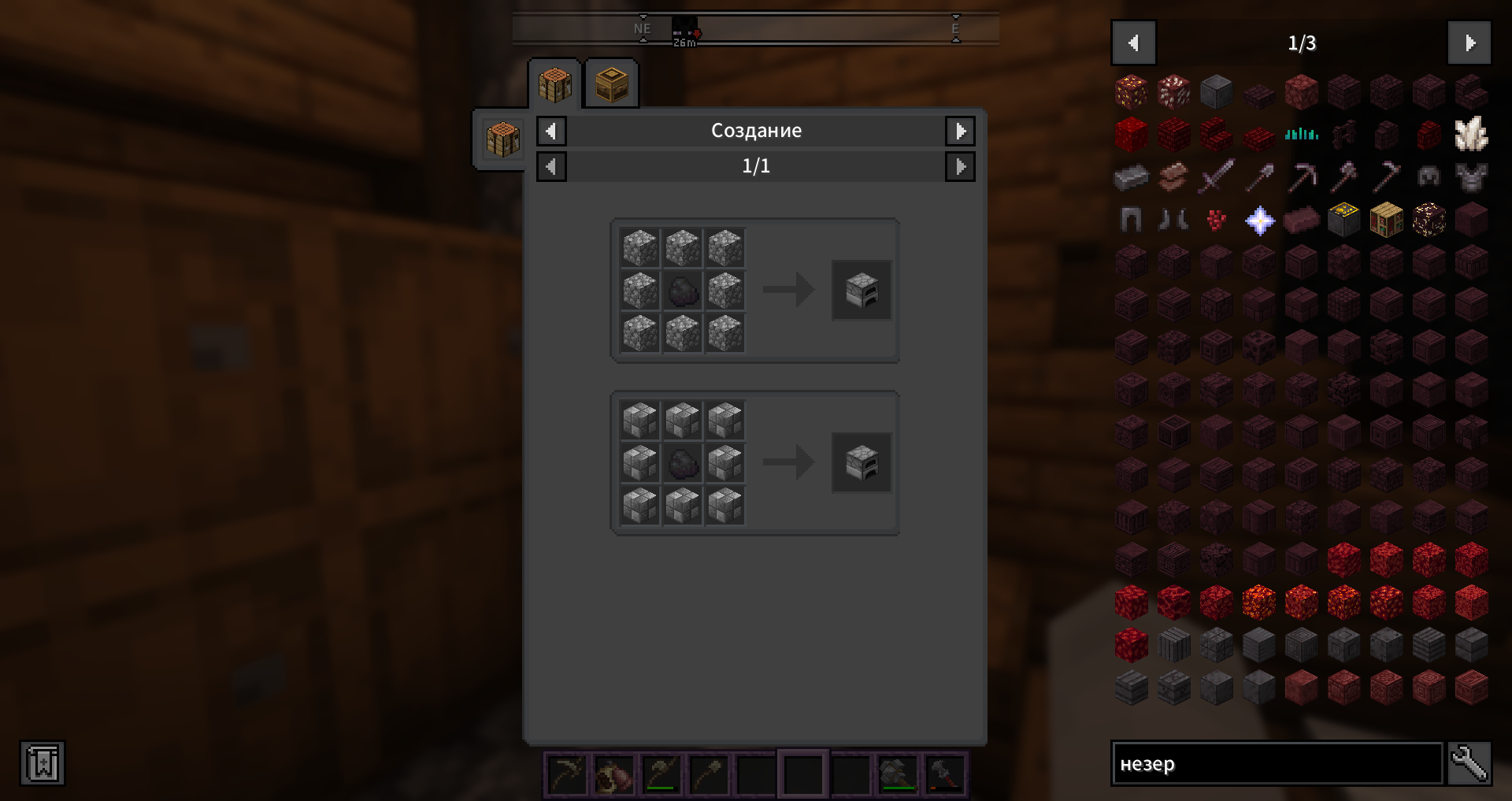The width and height of the screenshot is (1512, 801).
Task: Select the netherite pickaxe in item list
Action: pyautogui.click(x=1302, y=177)
